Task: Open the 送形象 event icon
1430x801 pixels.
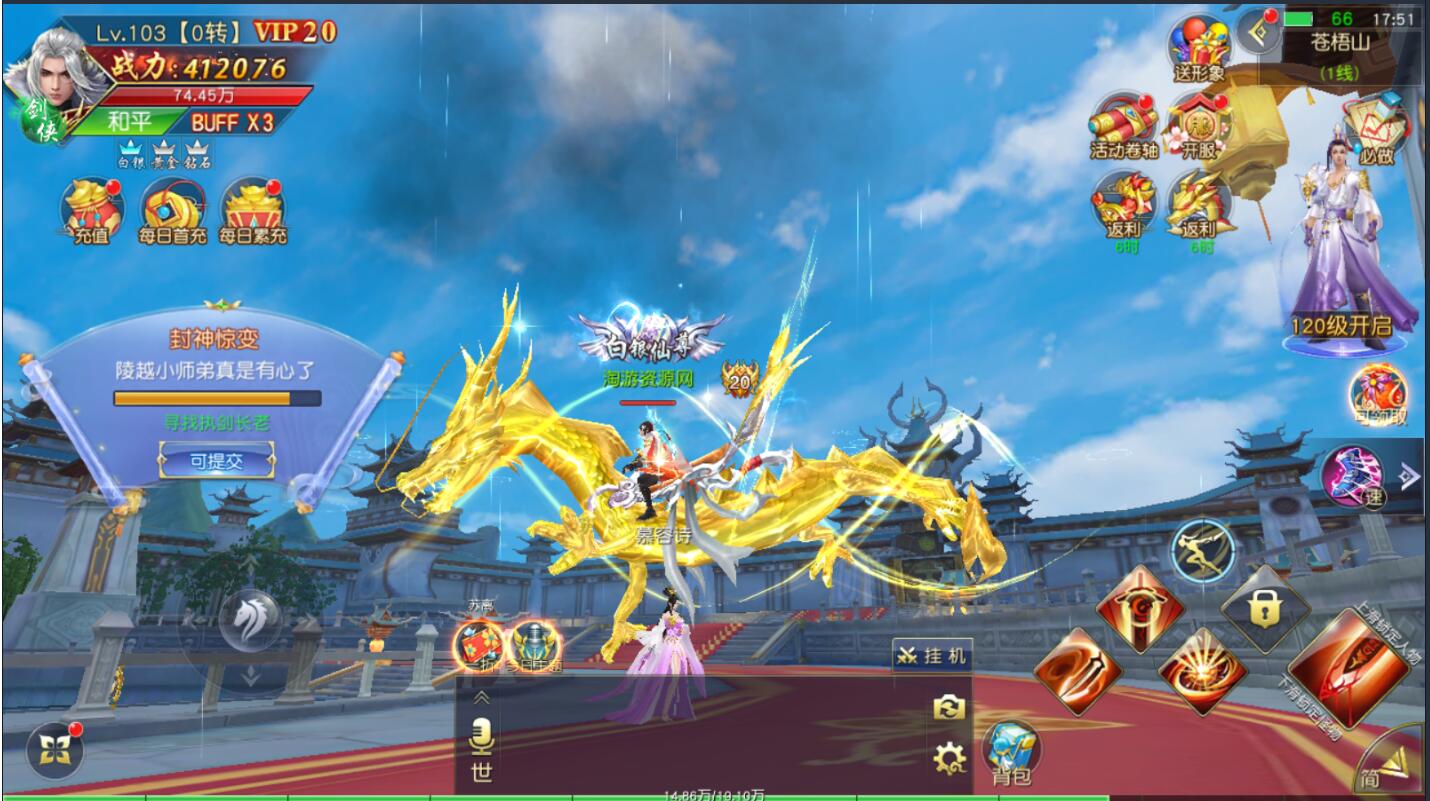Action: pyautogui.click(x=1199, y=49)
